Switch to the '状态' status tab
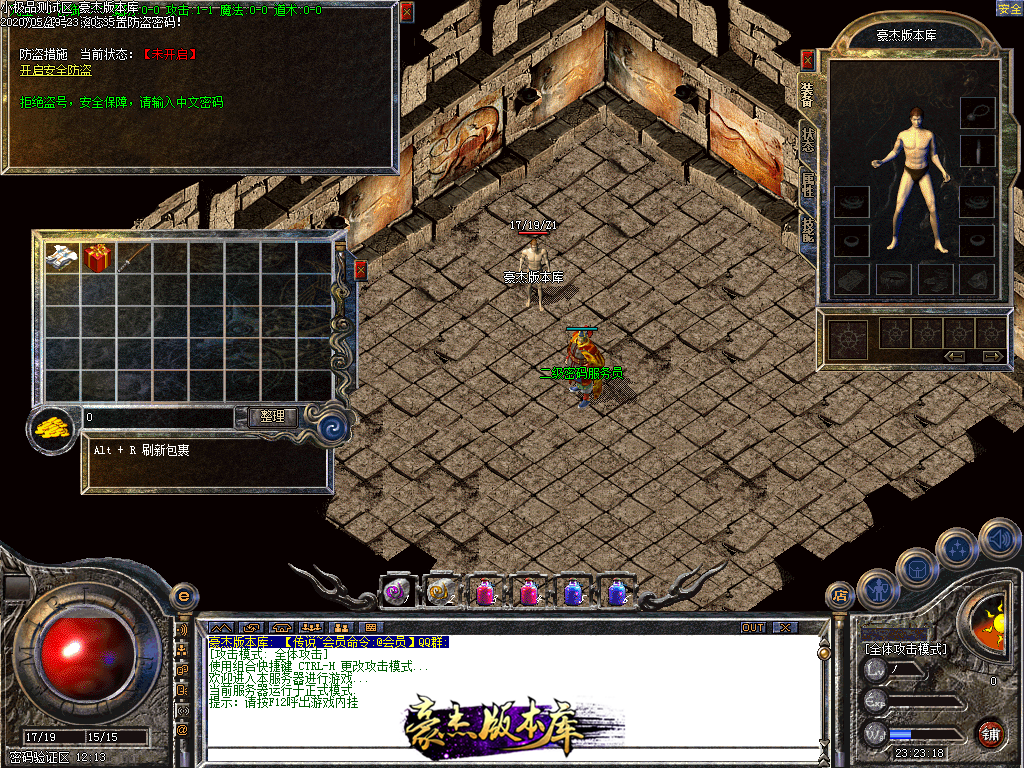1024x768 pixels. (808, 141)
